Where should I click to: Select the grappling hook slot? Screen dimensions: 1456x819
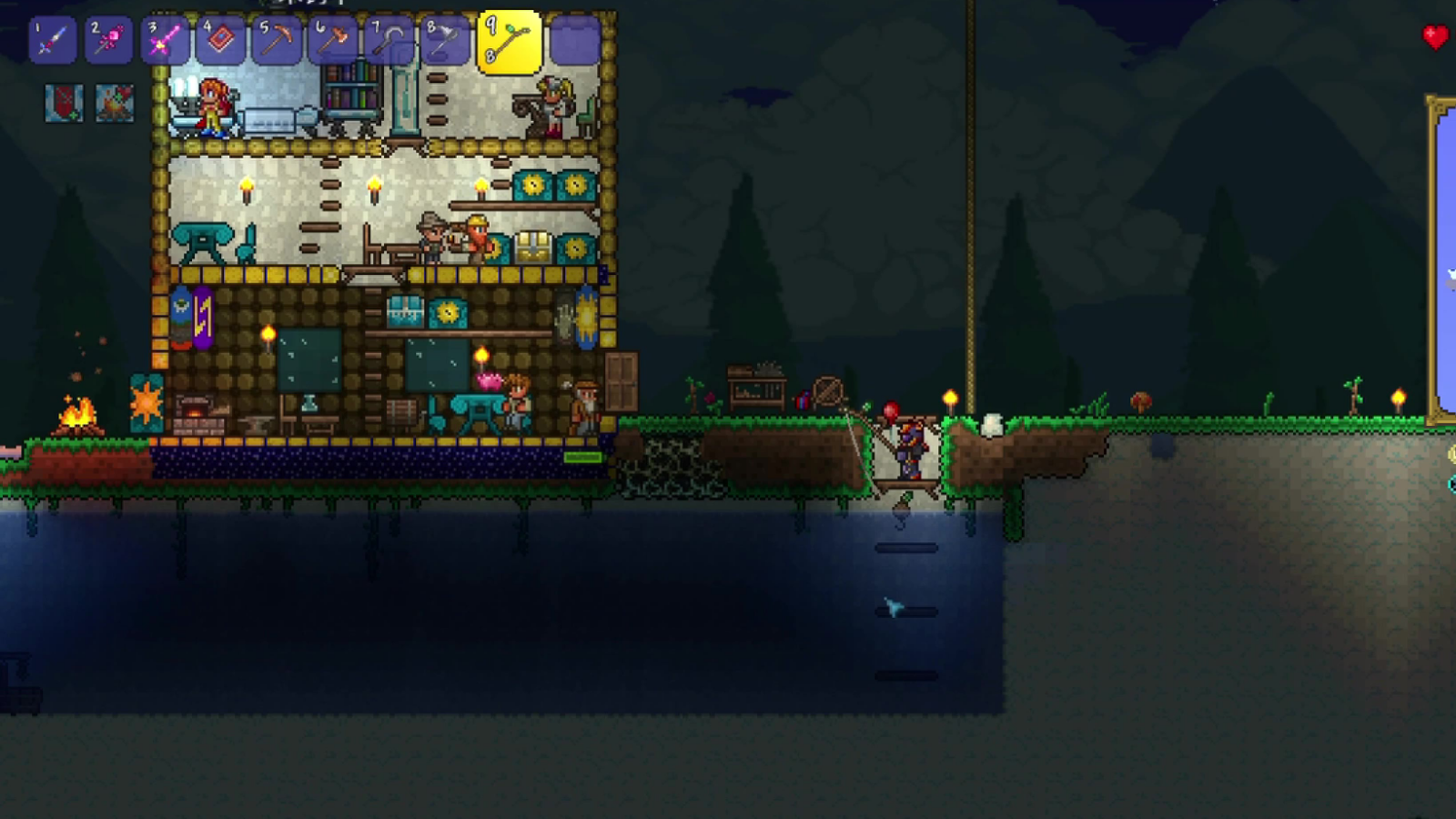coord(389,41)
